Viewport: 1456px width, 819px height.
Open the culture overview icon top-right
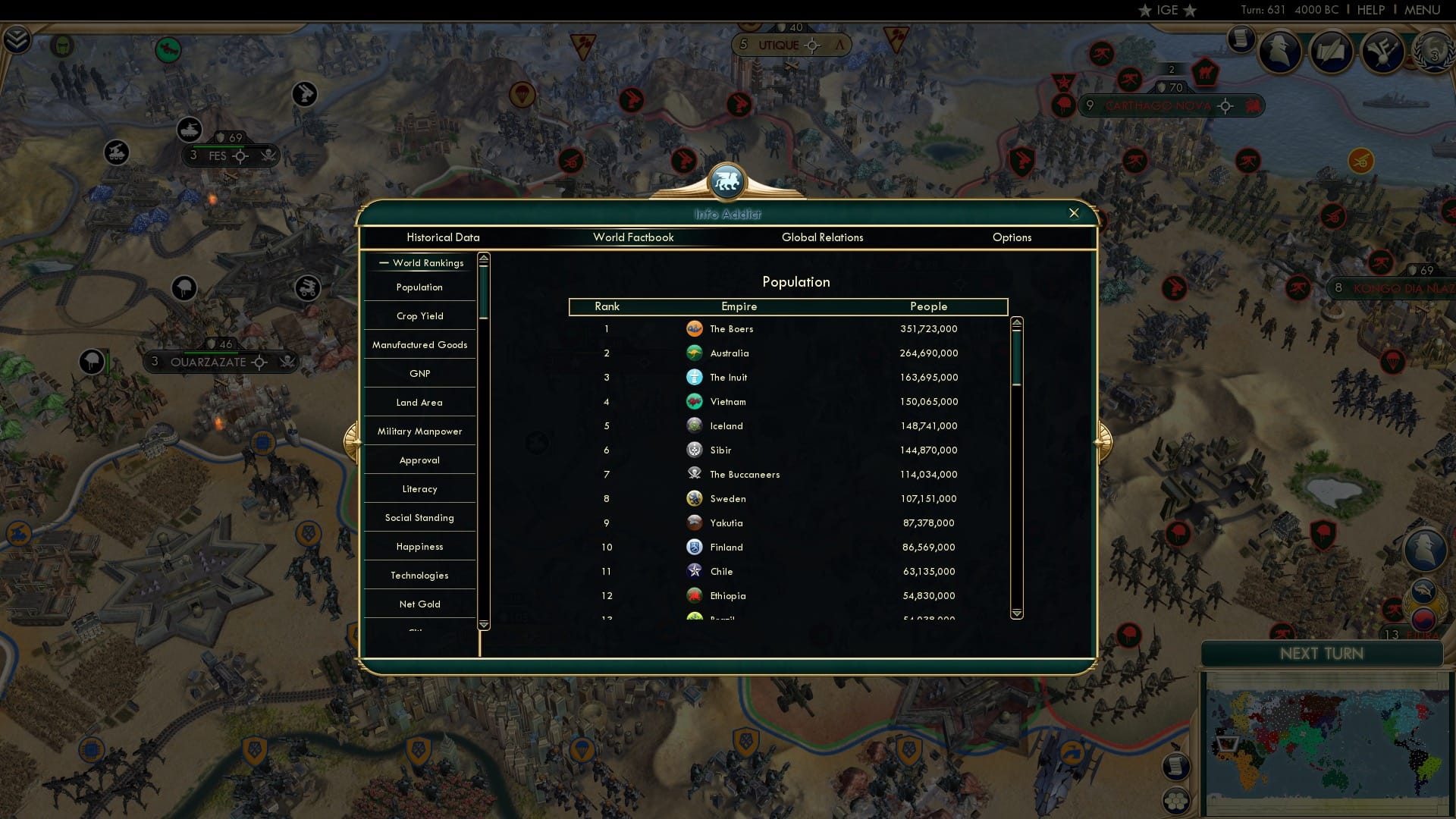[x=1382, y=52]
